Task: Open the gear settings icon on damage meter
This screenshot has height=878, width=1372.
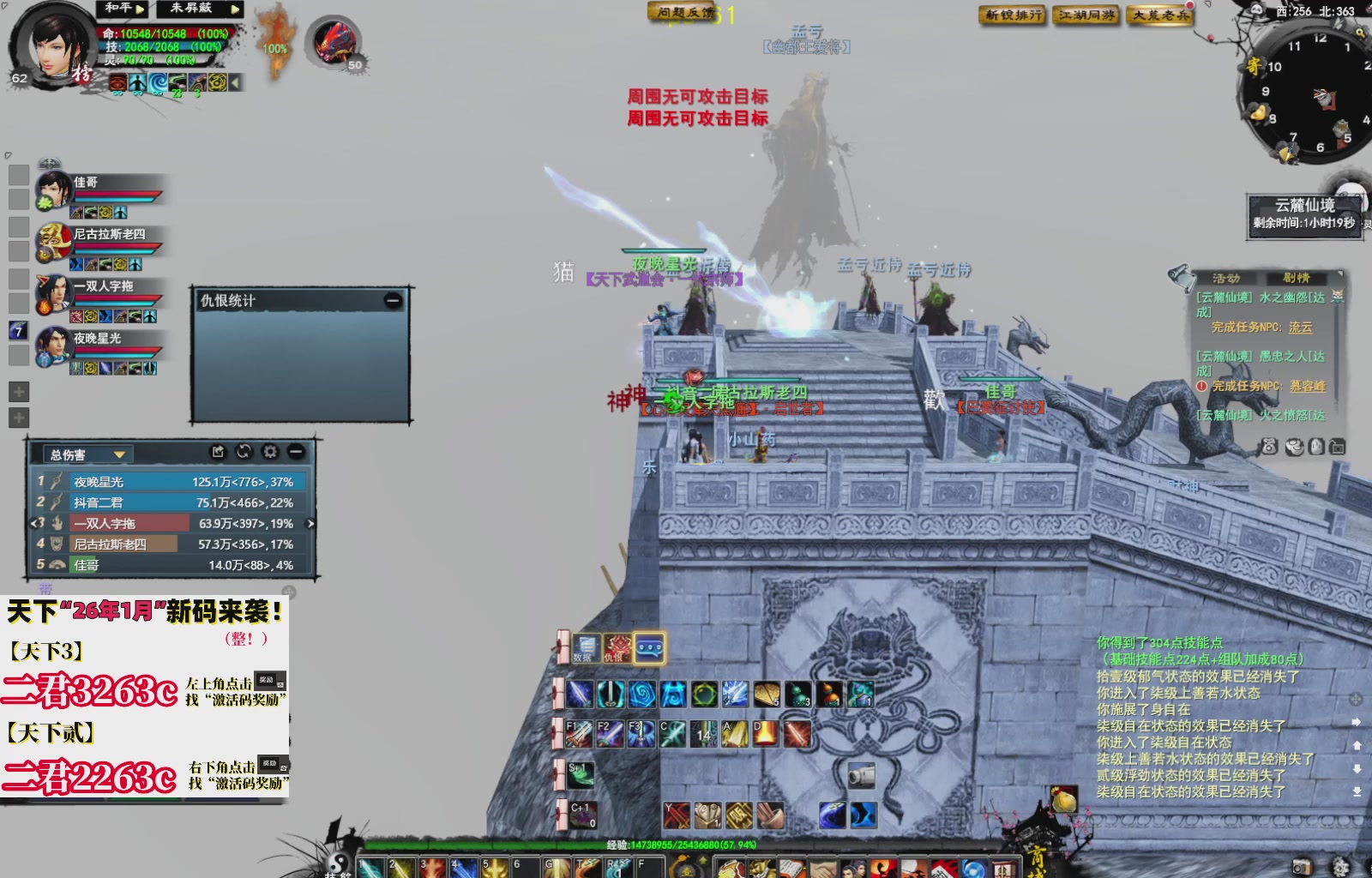Action: (268, 452)
